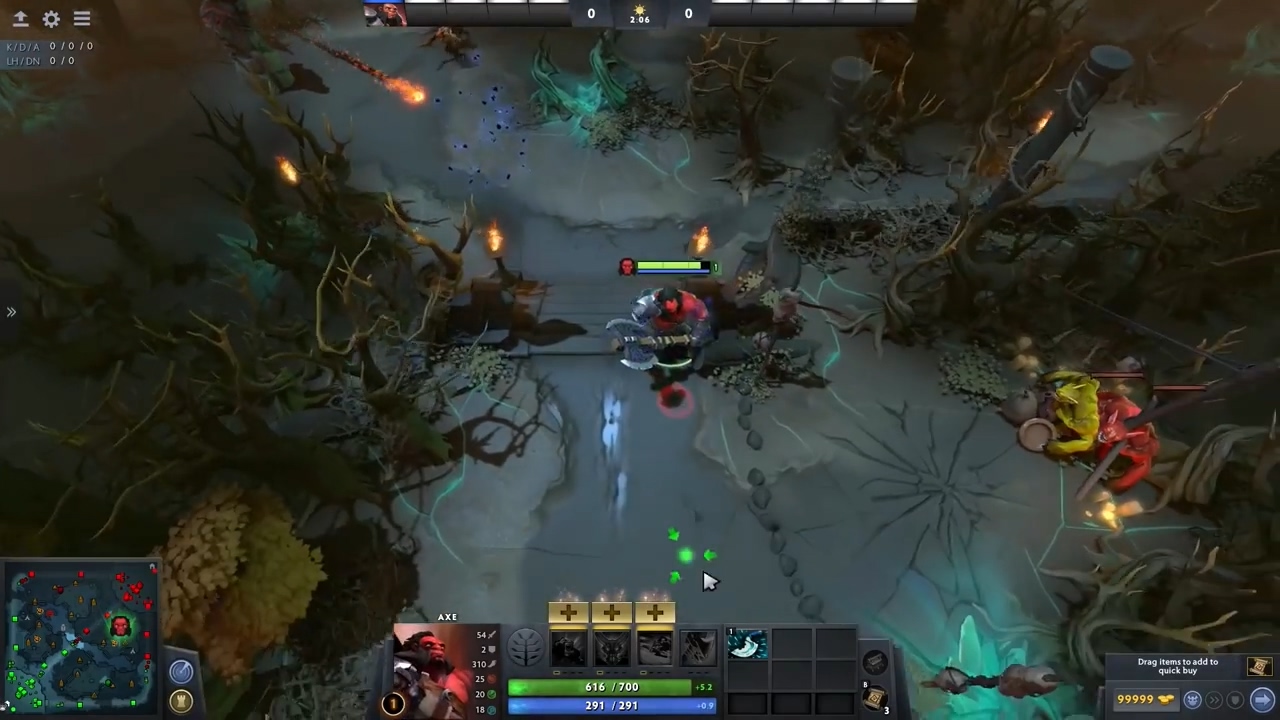Click the courier icon near the gold display
The width and height of the screenshot is (1280, 720).
tap(1192, 700)
